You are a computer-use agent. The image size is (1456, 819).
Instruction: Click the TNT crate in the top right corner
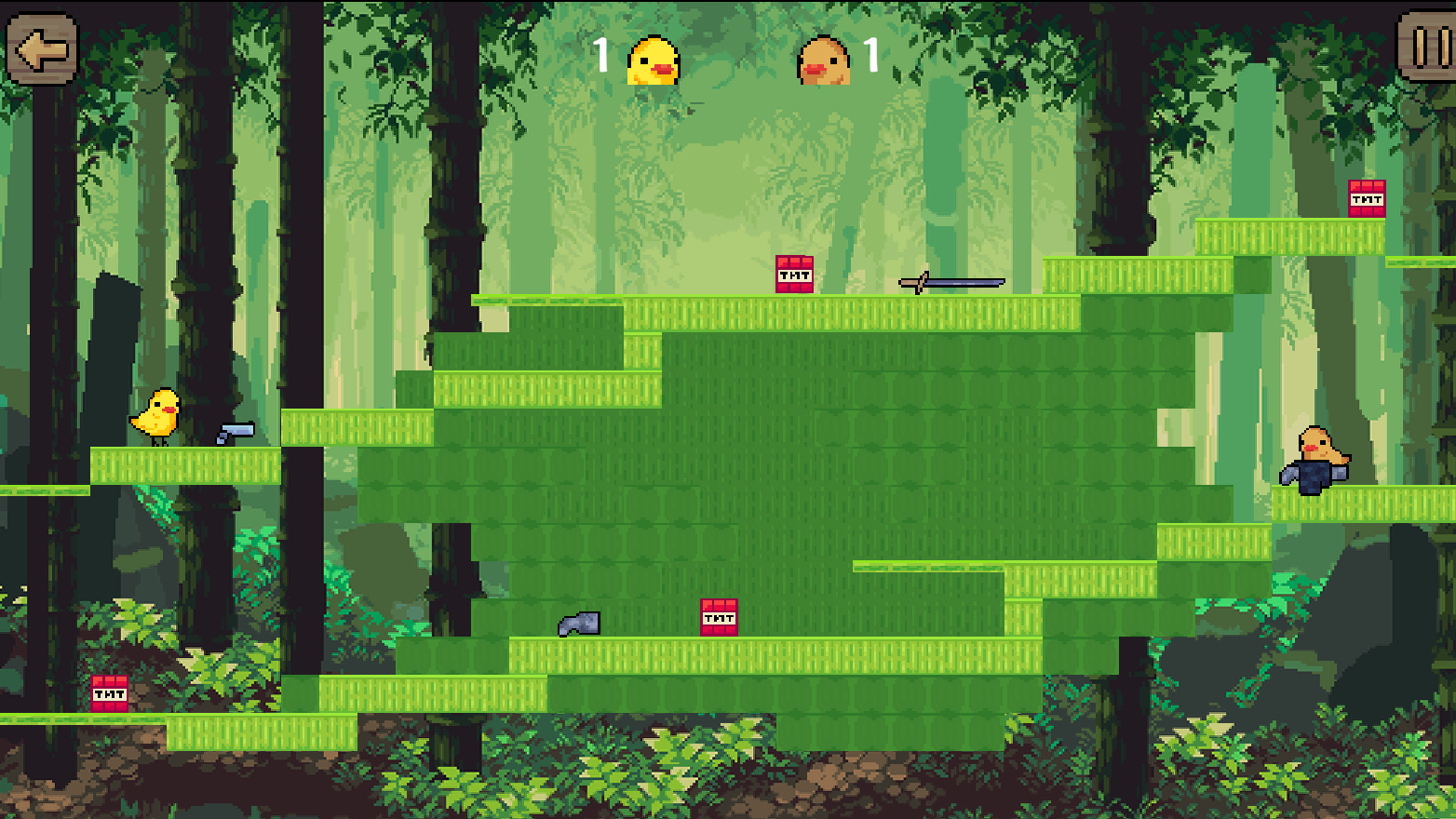pyautogui.click(x=1366, y=197)
